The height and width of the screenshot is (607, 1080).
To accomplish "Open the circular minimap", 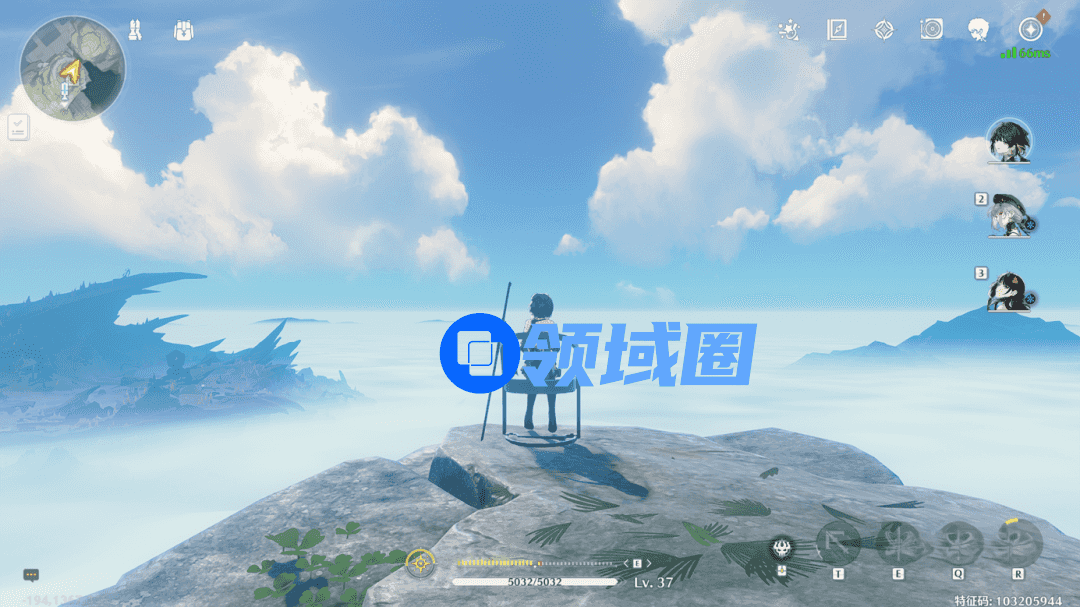I will coord(72,68).
